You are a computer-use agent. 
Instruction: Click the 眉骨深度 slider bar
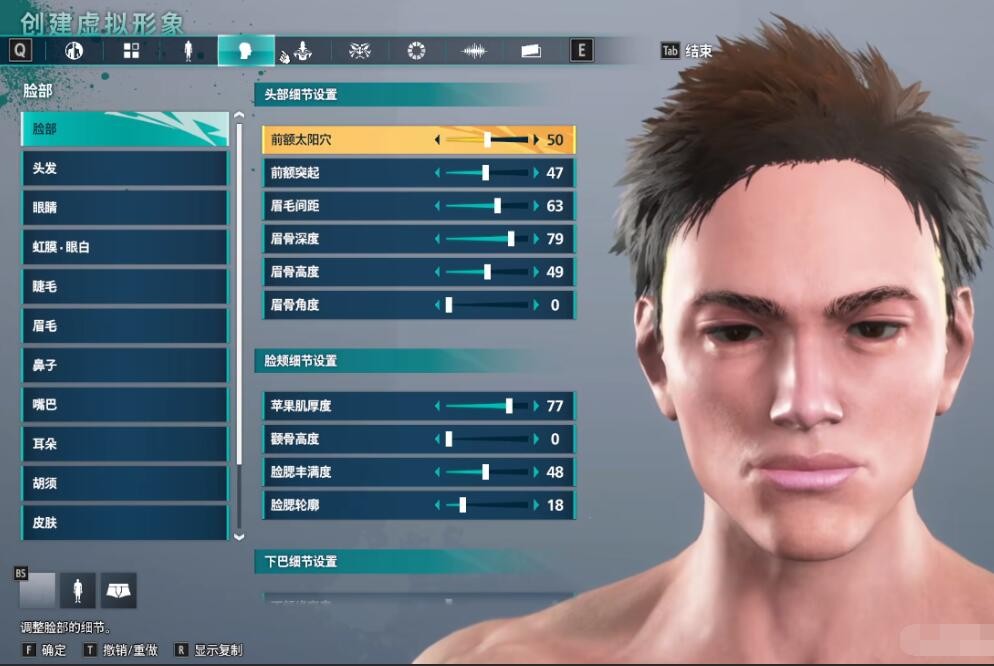pos(487,239)
